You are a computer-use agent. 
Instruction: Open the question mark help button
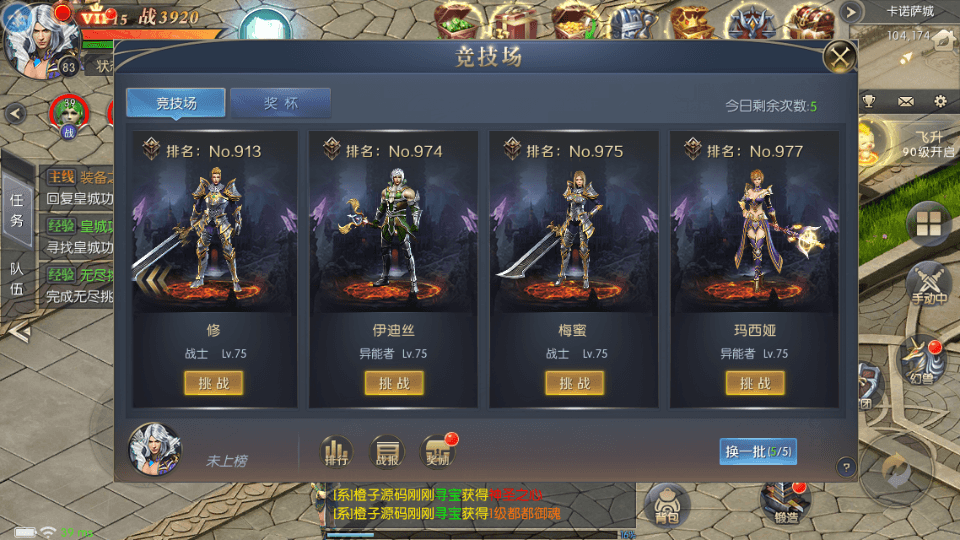[845, 466]
